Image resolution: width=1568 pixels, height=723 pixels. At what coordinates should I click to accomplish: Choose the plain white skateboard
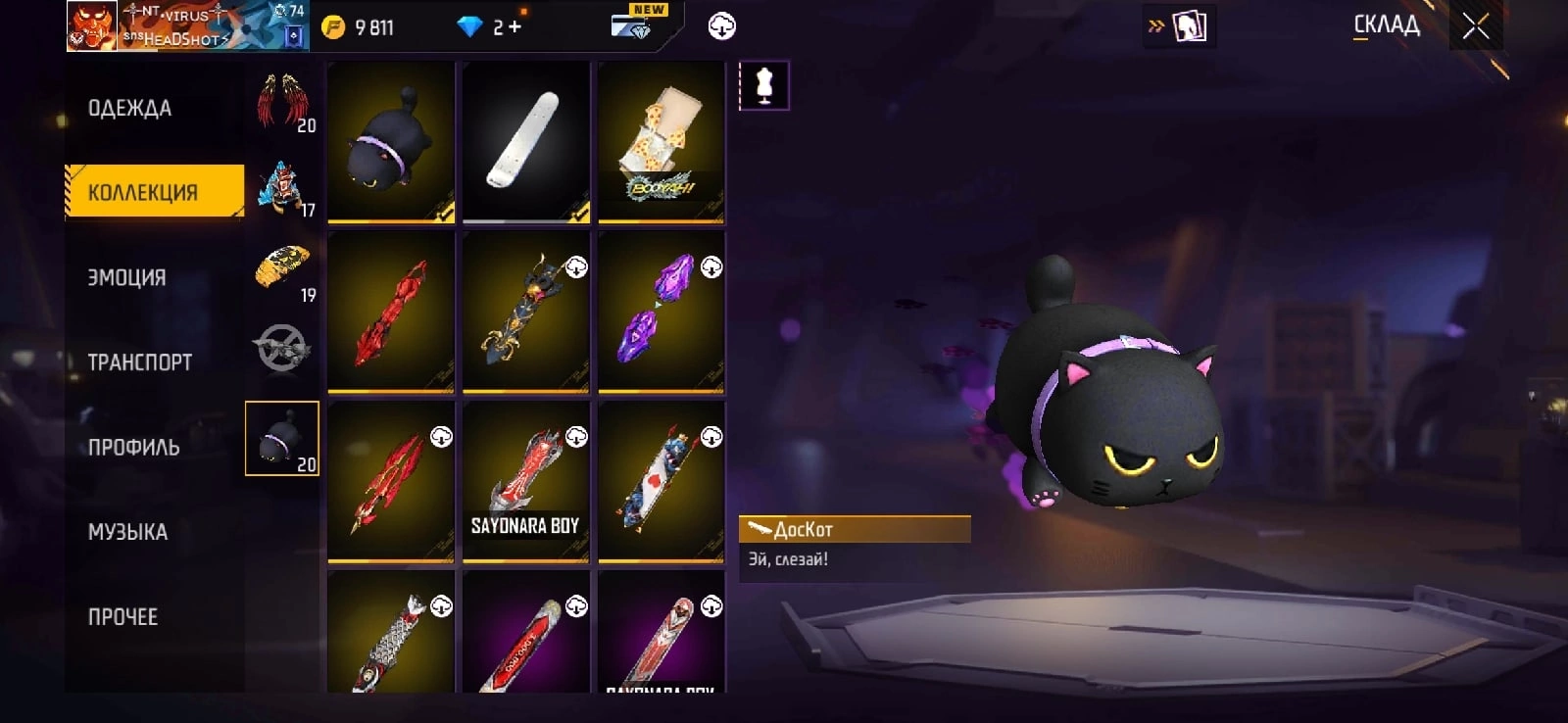coord(526,142)
